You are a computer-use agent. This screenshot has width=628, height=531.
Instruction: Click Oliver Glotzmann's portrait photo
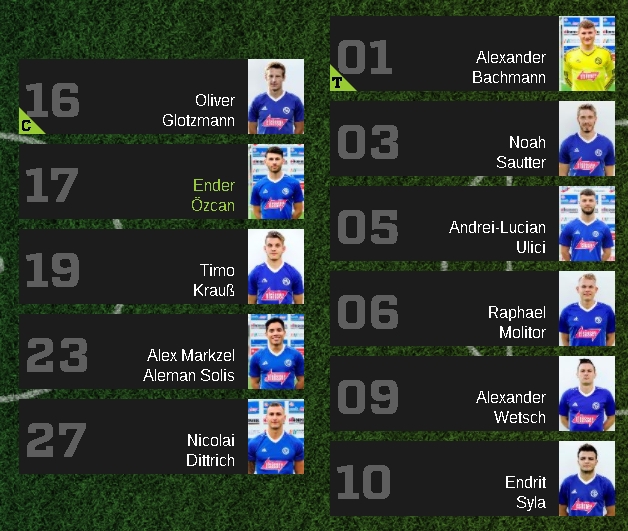tap(276, 98)
